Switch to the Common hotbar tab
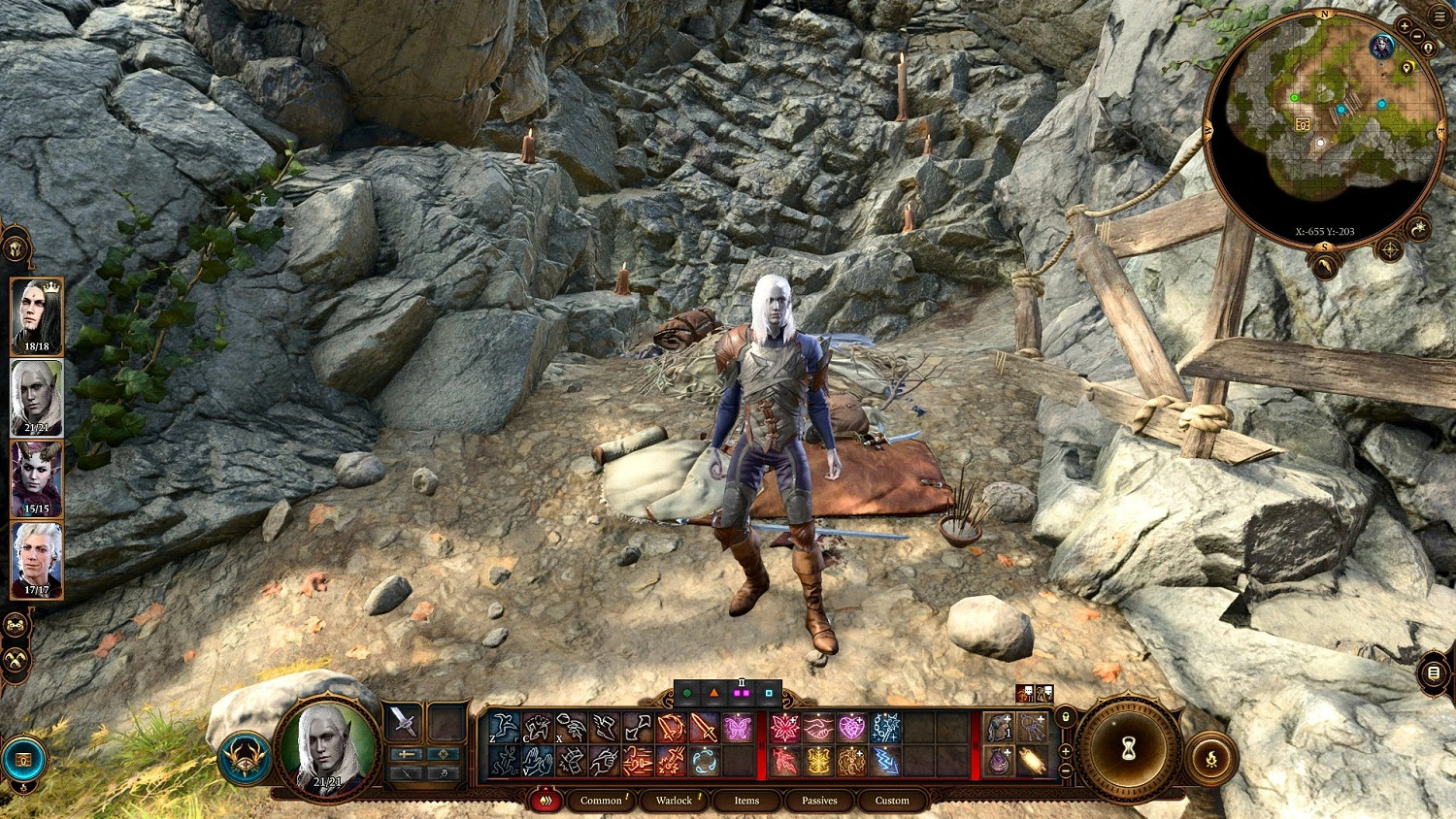The image size is (1456, 819). click(x=601, y=801)
